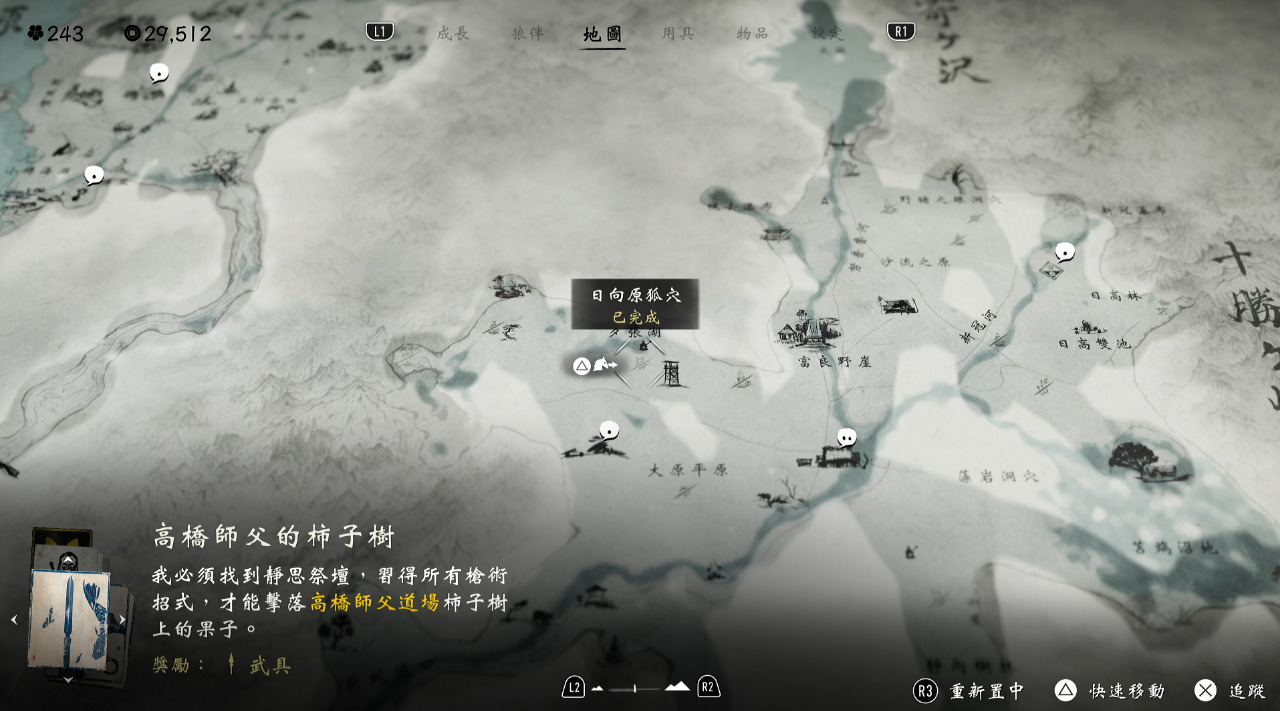Click the down arrow below the quest card
1280x711 pixels.
[68, 680]
